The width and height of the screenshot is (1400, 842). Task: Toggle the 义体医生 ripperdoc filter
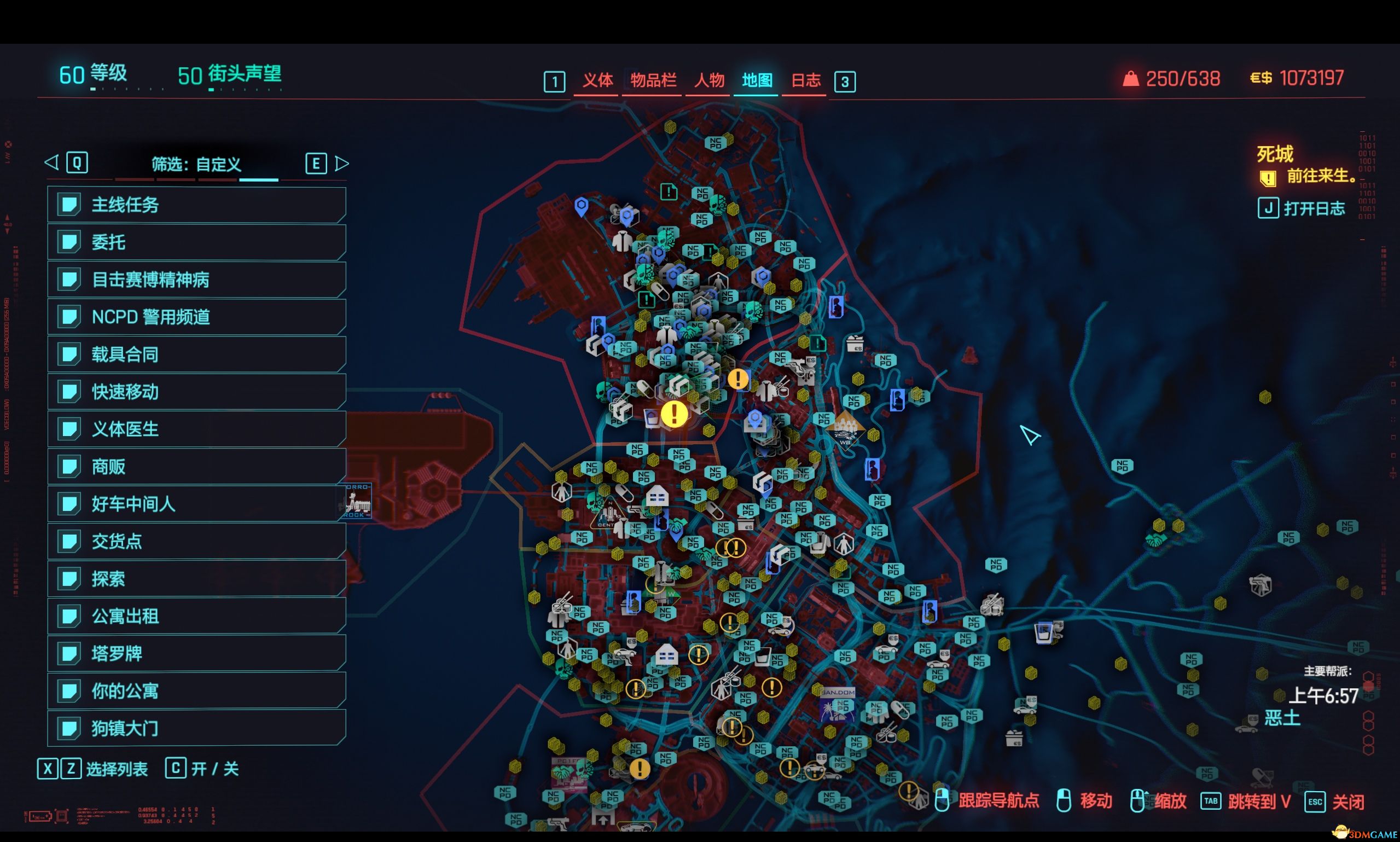click(196, 429)
